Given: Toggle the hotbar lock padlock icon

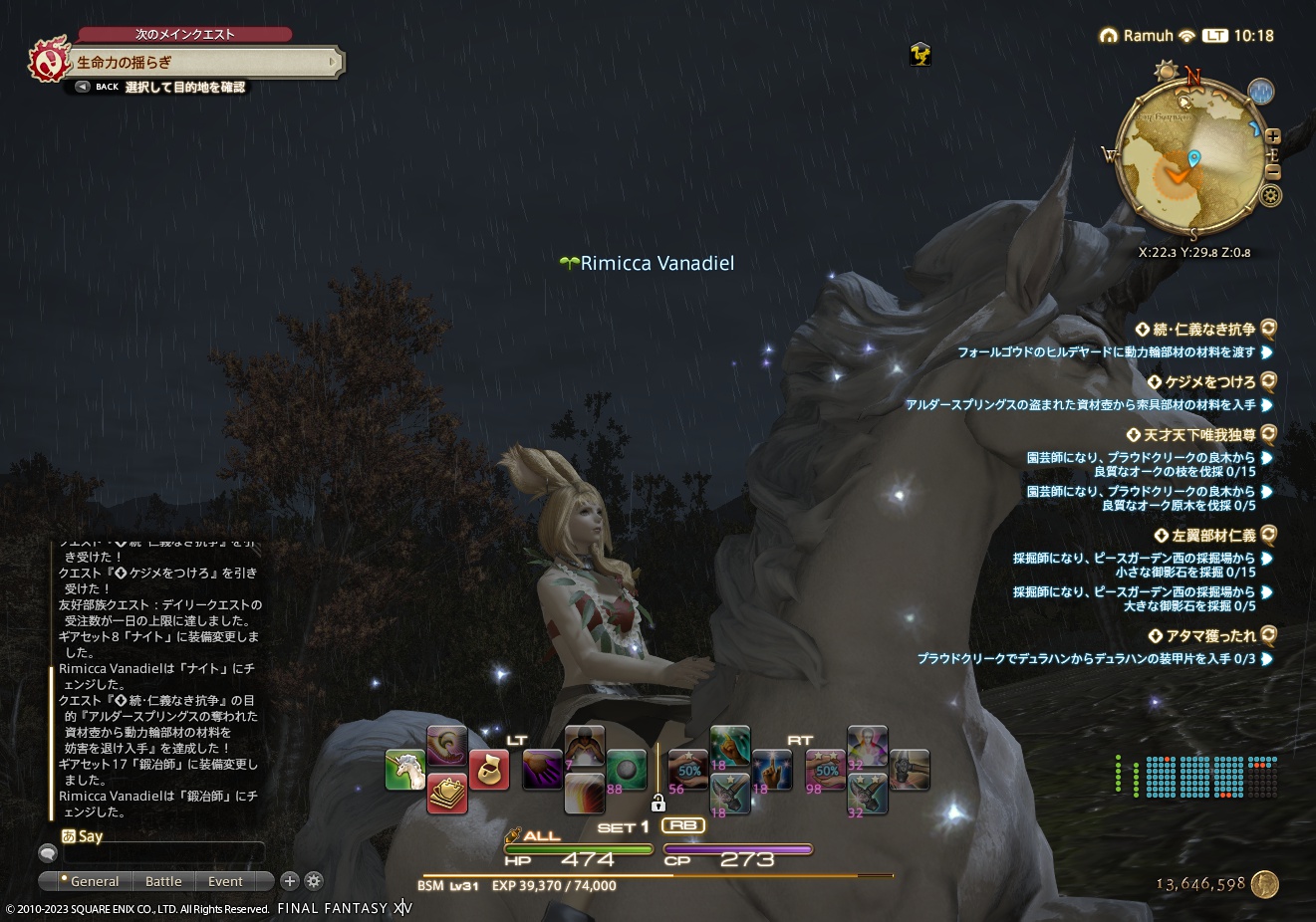Looking at the screenshot, I should pyautogui.click(x=658, y=805).
